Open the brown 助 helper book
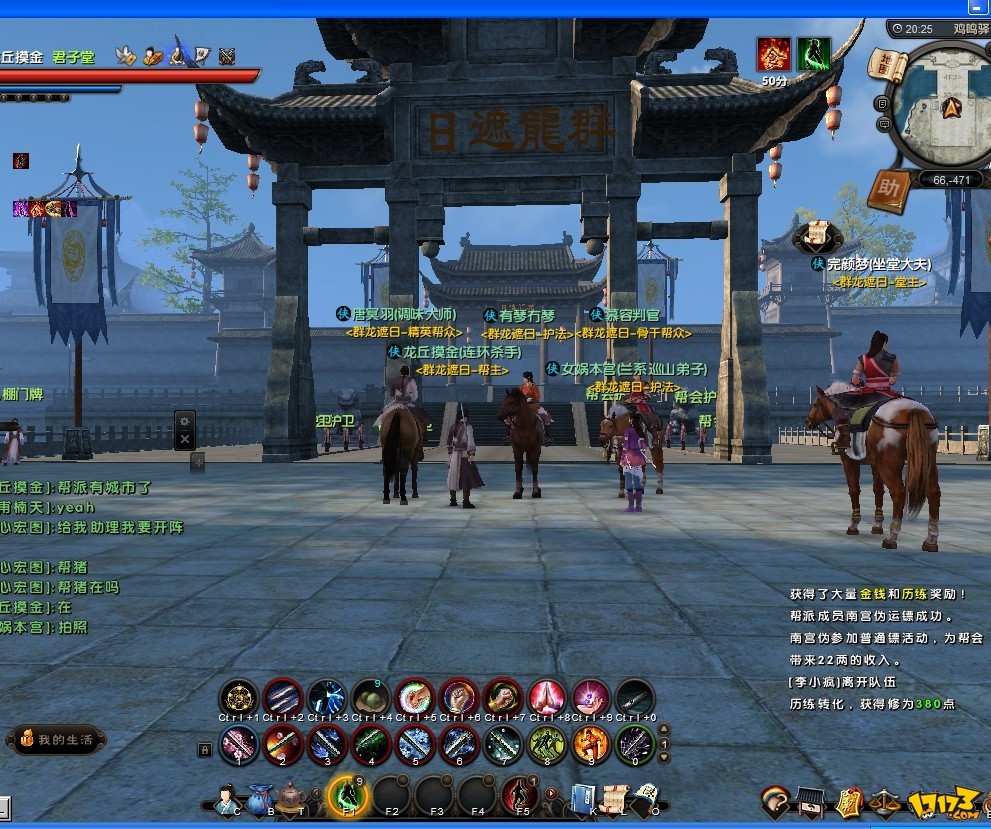Viewport: 991px width, 829px height. coord(887,190)
